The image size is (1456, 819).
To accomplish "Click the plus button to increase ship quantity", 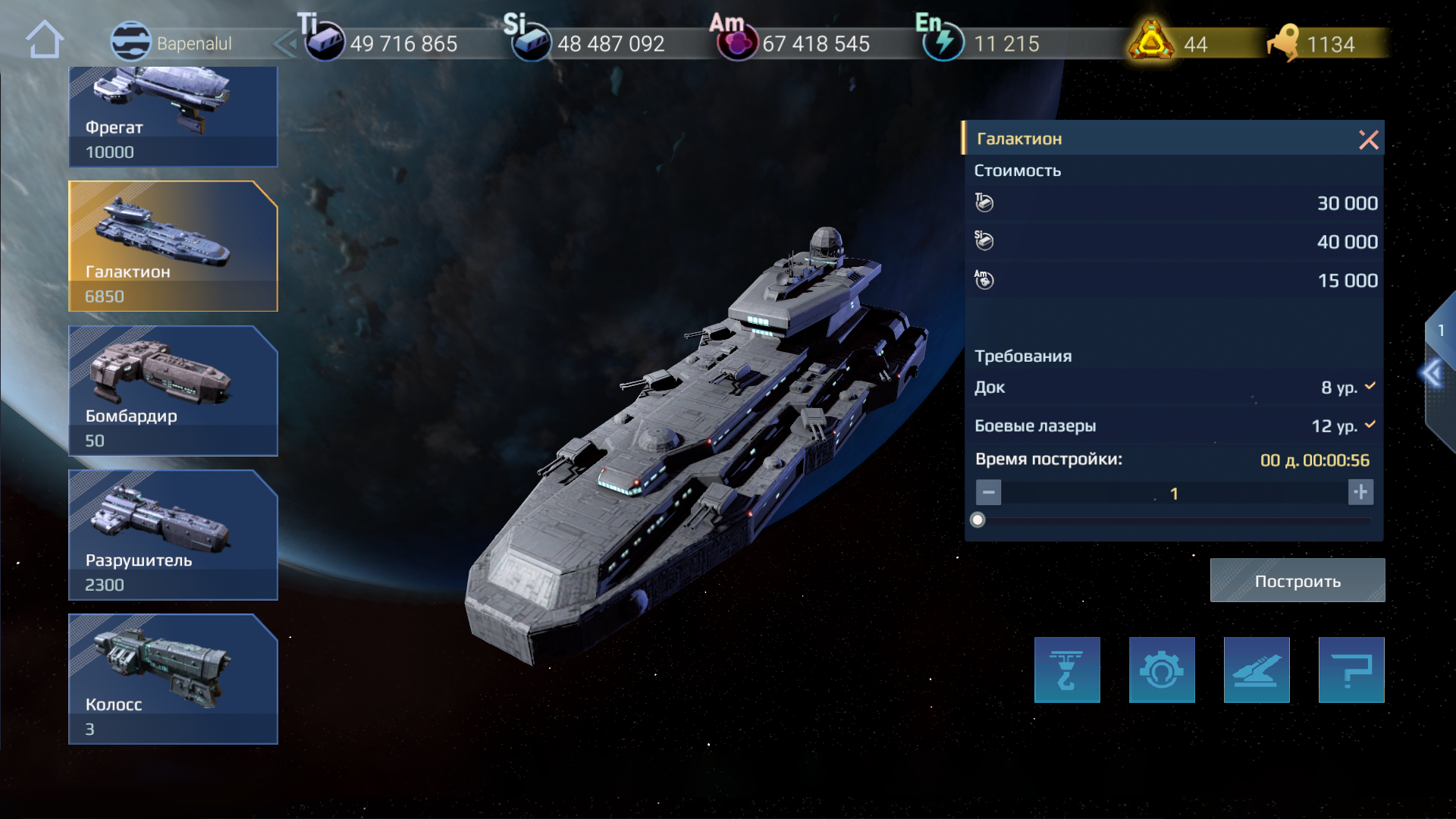I will pos(1361,492).
